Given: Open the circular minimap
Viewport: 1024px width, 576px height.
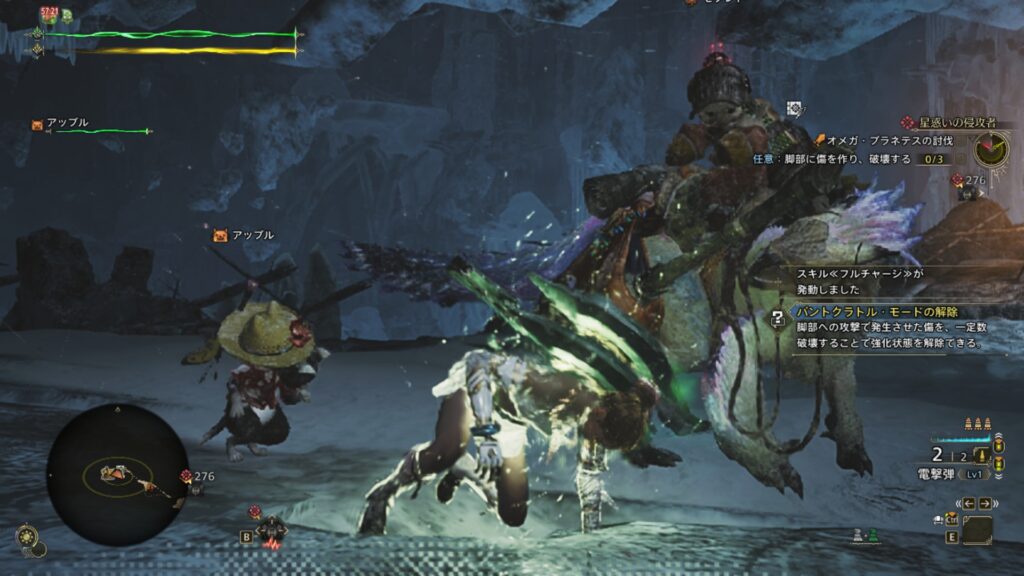Looking at the screenshot, I should [117, 474].
